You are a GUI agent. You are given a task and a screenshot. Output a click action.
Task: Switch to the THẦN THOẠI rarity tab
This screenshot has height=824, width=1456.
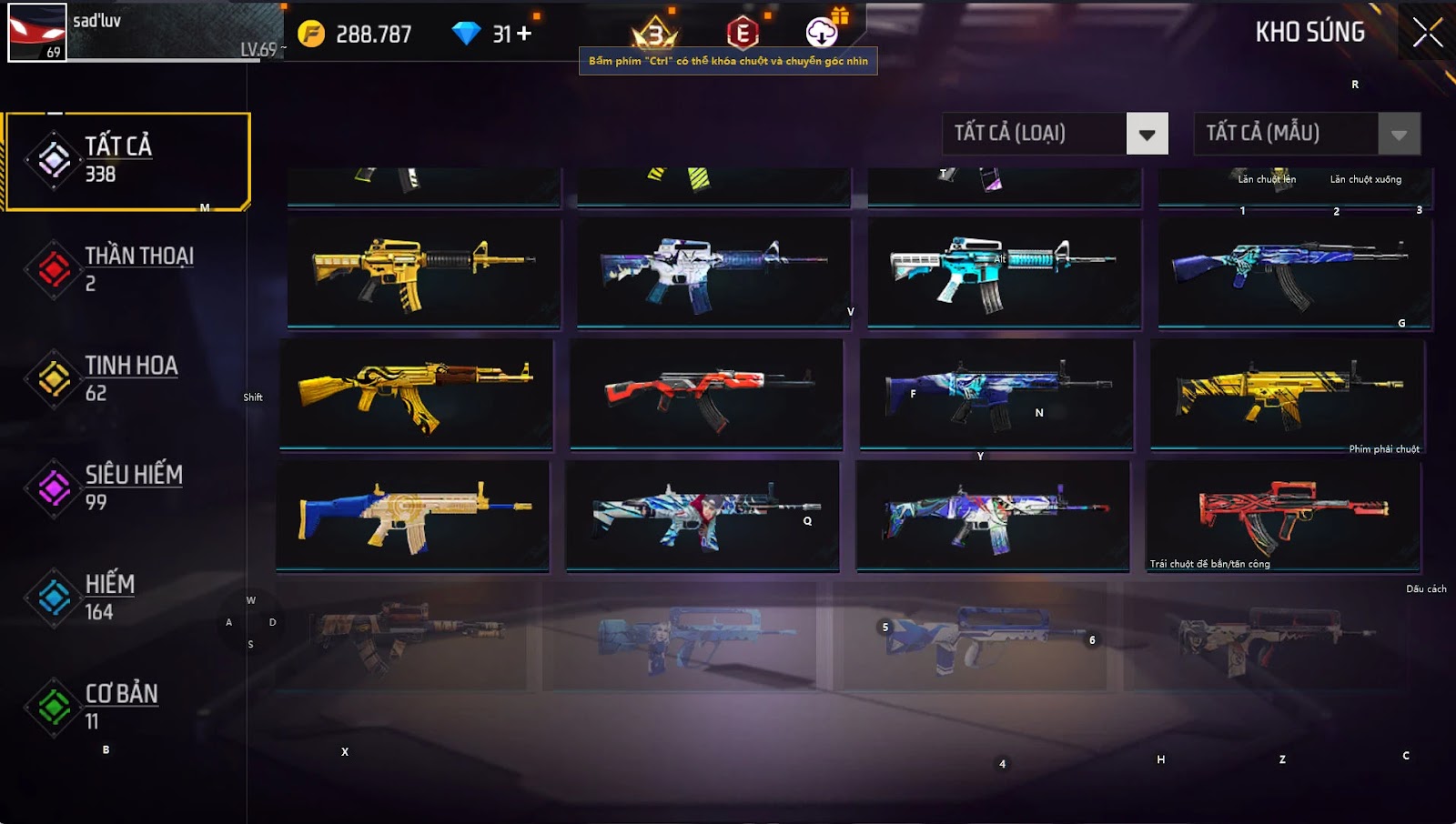point(127,269)
